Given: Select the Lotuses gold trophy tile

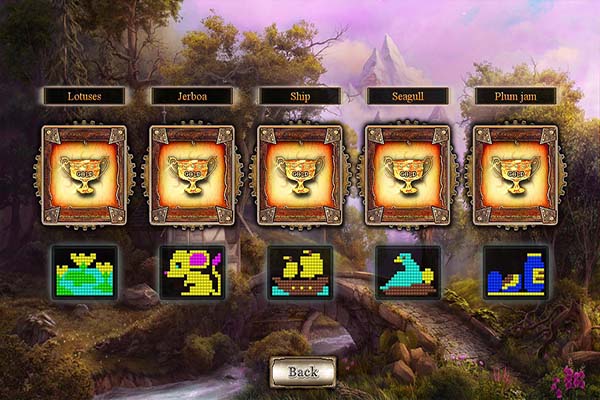Looking at the screenshot, I should (x=84, y=174).
